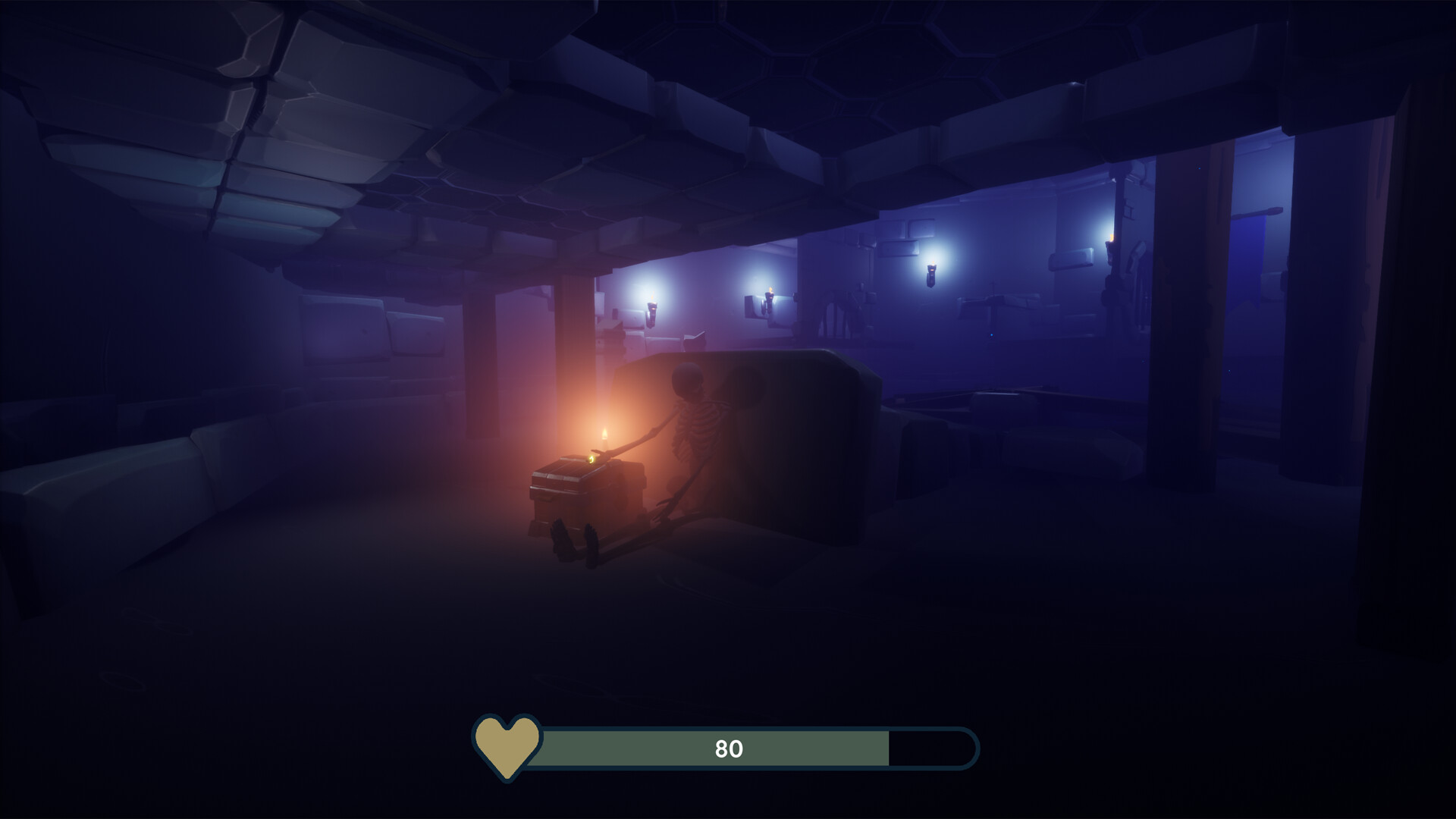Click the rightmost wall torch near the doorway
Image resolution: width=1456 pixels, height=819 pixels.
(x=1110, y=242)
